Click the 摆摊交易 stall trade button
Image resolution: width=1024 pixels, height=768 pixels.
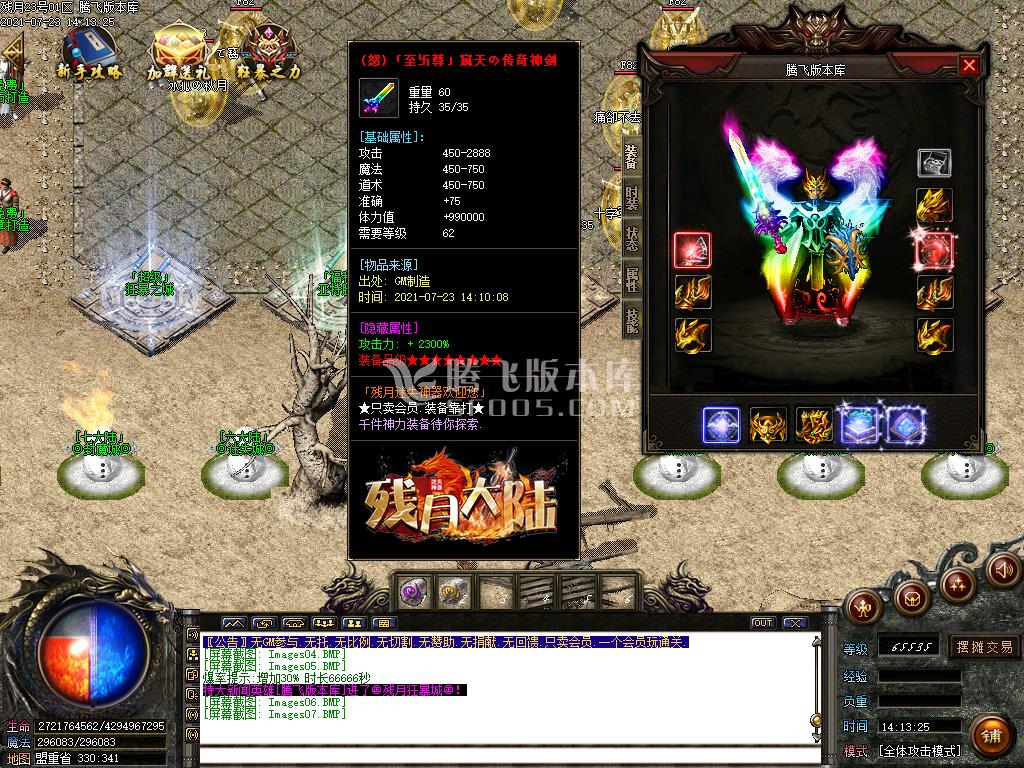[984, 647]
